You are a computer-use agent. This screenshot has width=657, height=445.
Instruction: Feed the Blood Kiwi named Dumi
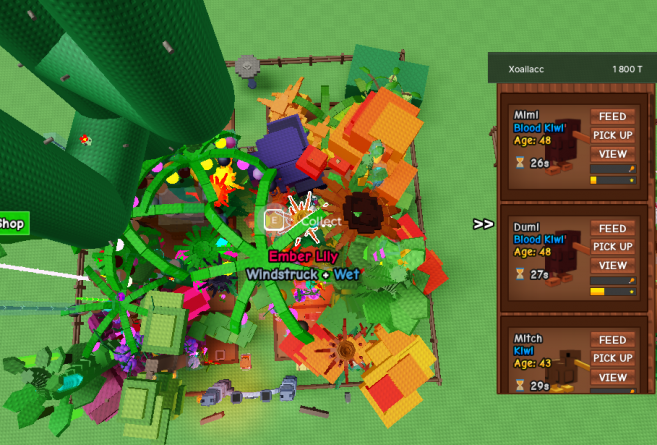(x=613, y=229)
